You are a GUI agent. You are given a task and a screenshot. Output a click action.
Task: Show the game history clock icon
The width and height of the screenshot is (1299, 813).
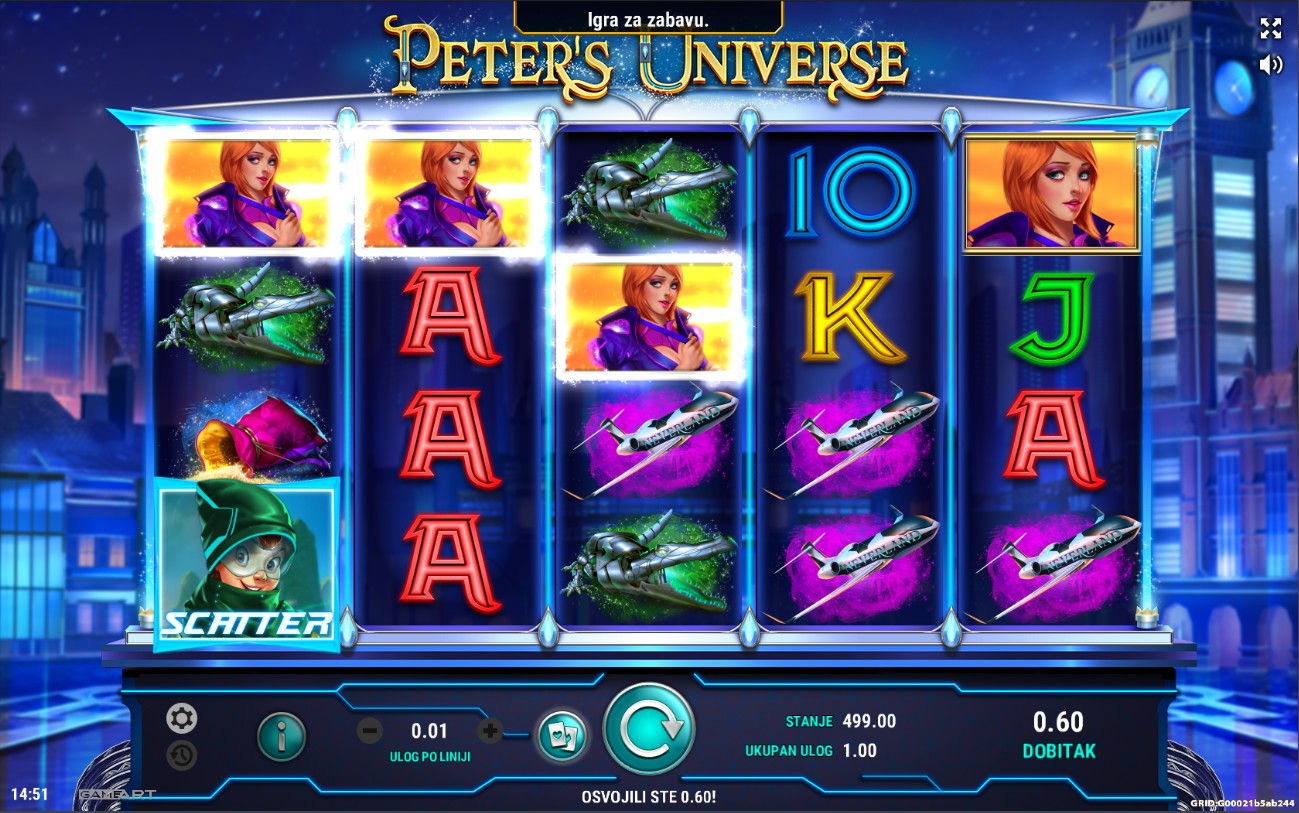181,755
